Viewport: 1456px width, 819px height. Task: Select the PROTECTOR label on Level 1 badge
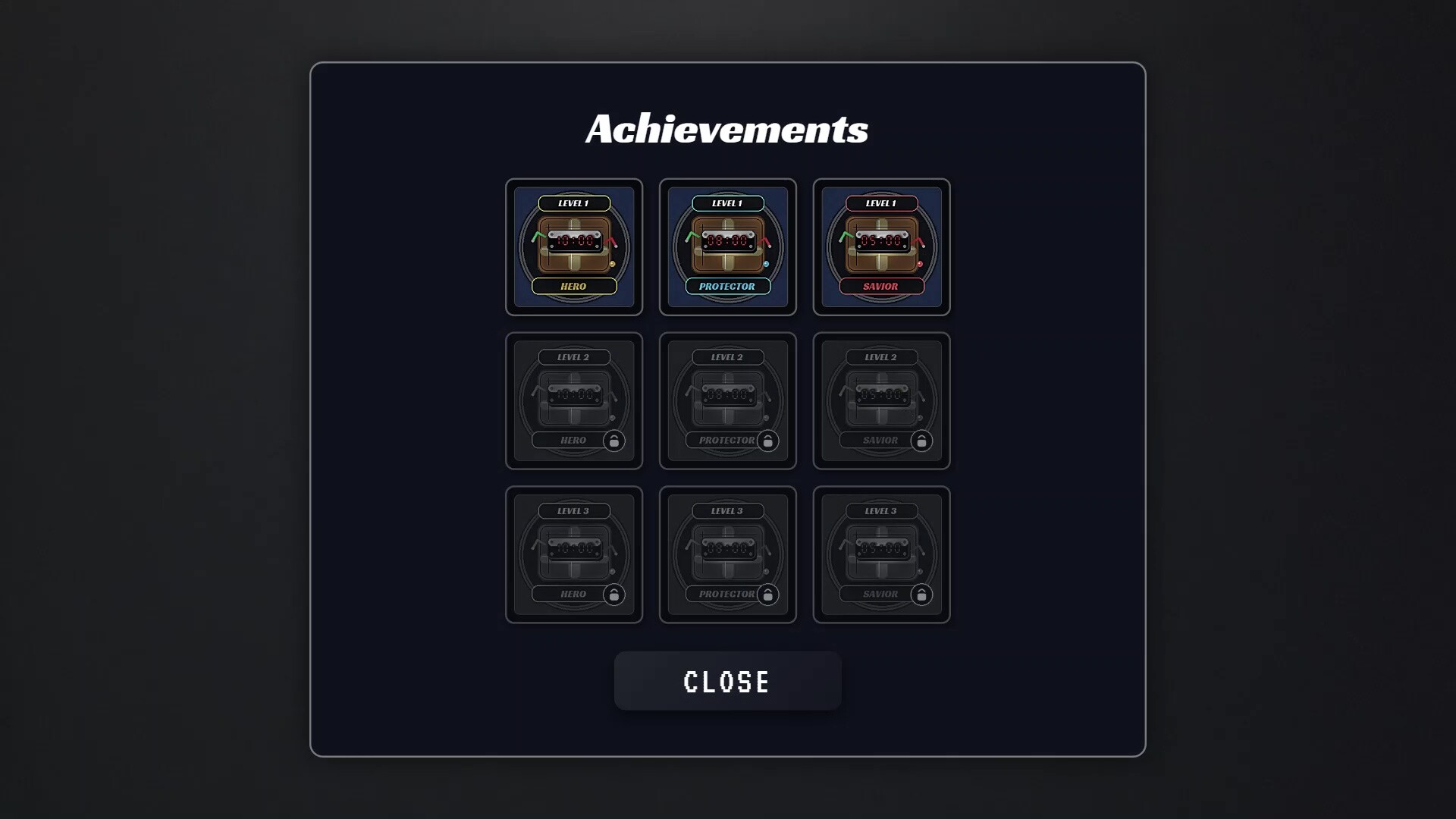pyautogui.click(x=727, y=286)
